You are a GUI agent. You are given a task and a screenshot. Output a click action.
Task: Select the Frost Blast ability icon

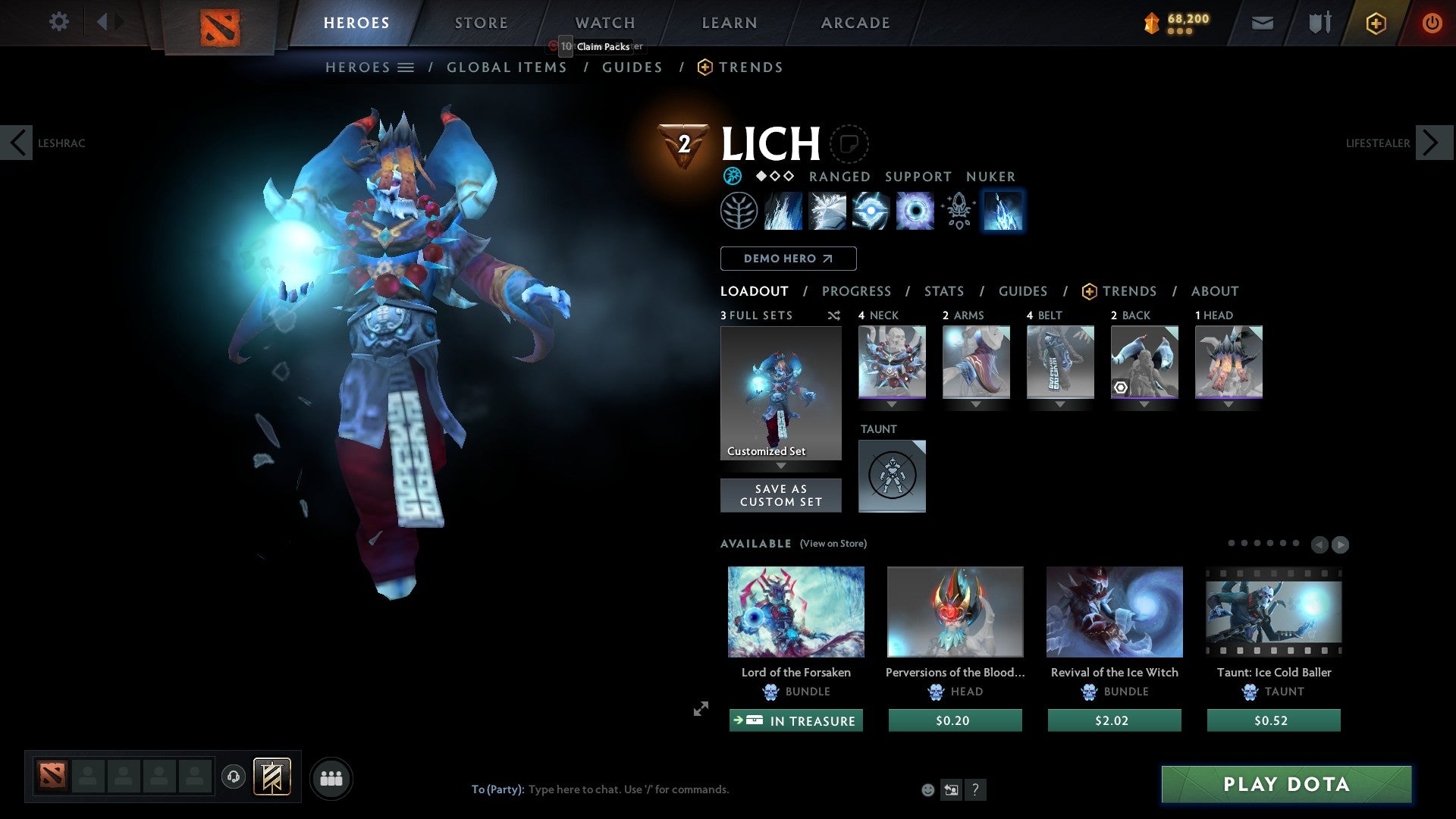point(783,211)
